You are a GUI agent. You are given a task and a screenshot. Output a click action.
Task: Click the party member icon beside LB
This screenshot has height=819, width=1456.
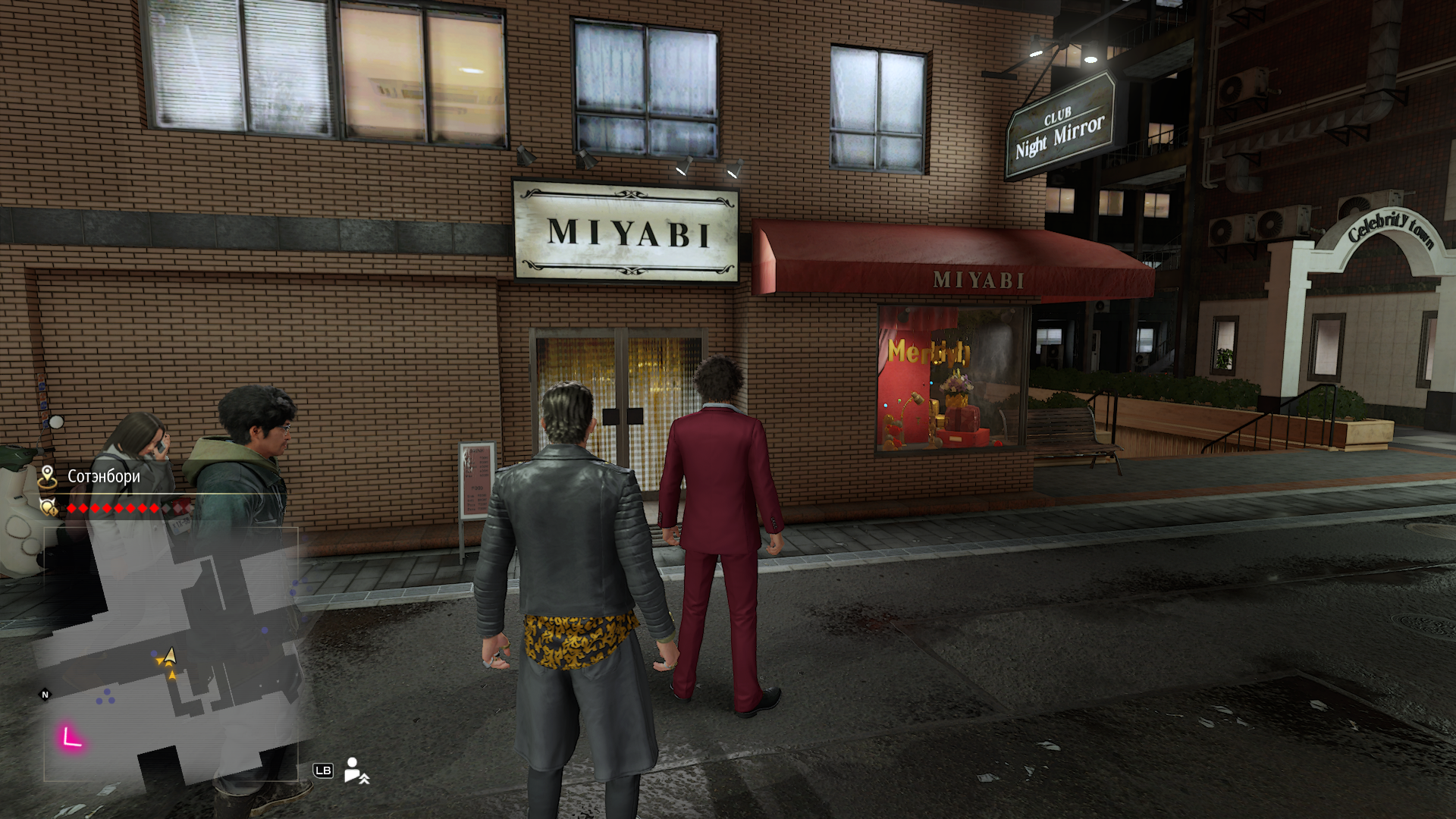tap(356, 770)
